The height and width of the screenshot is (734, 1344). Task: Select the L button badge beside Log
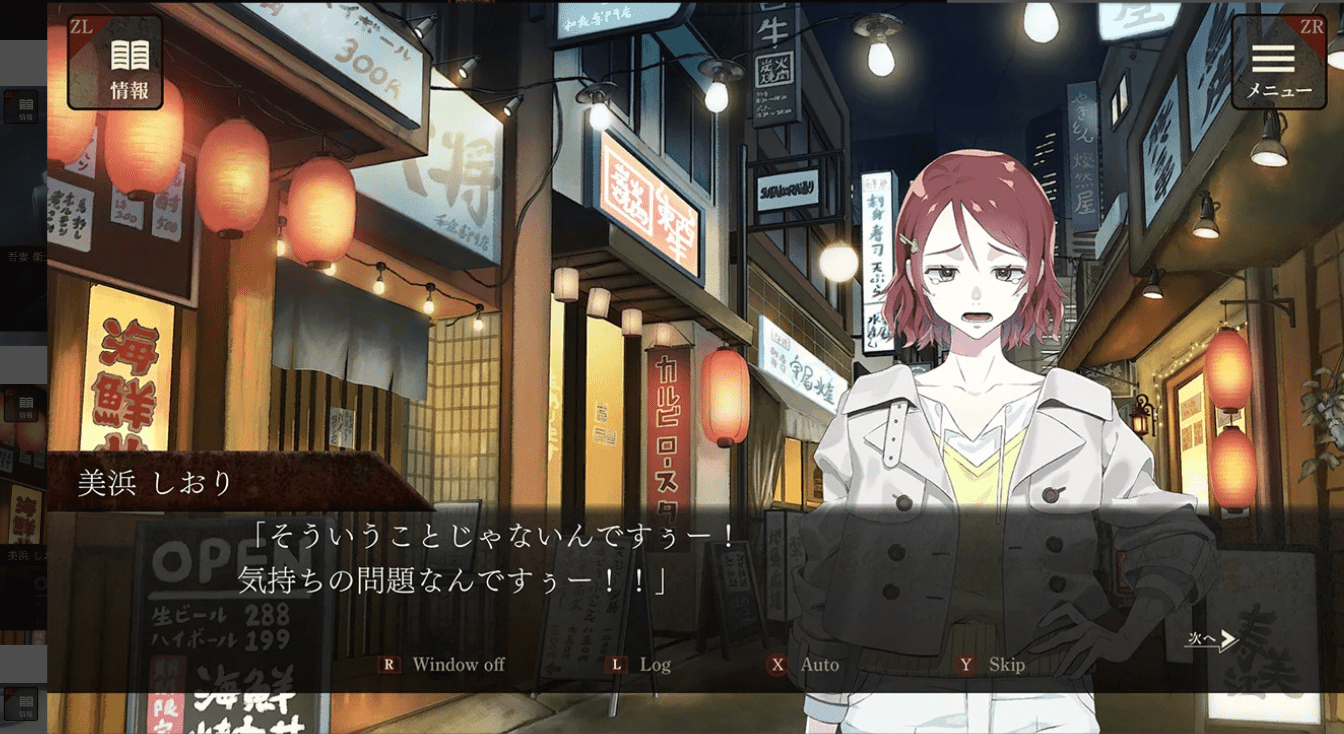tap(614, 663)
